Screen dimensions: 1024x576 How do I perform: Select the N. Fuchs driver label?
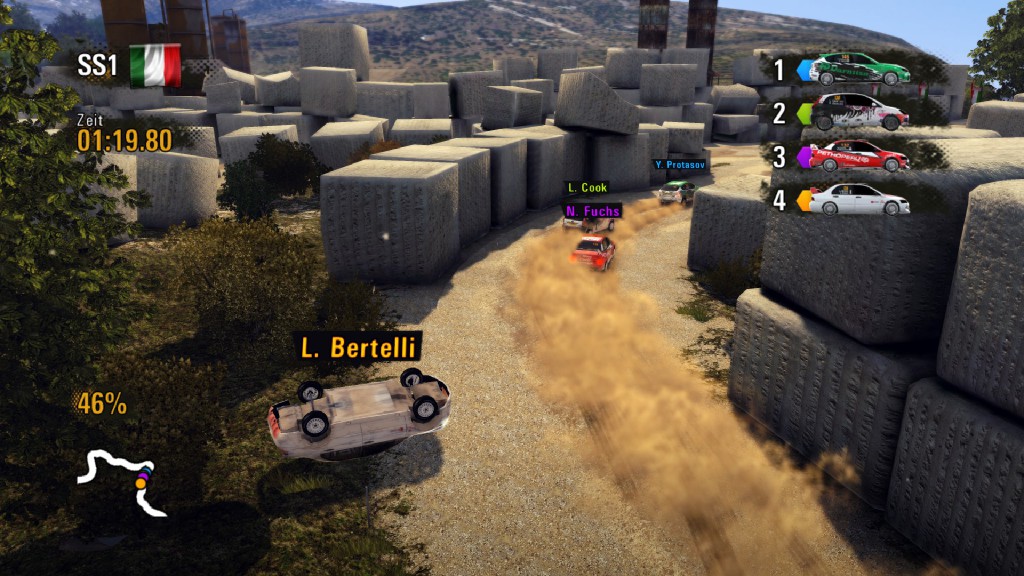pos(592,211)
